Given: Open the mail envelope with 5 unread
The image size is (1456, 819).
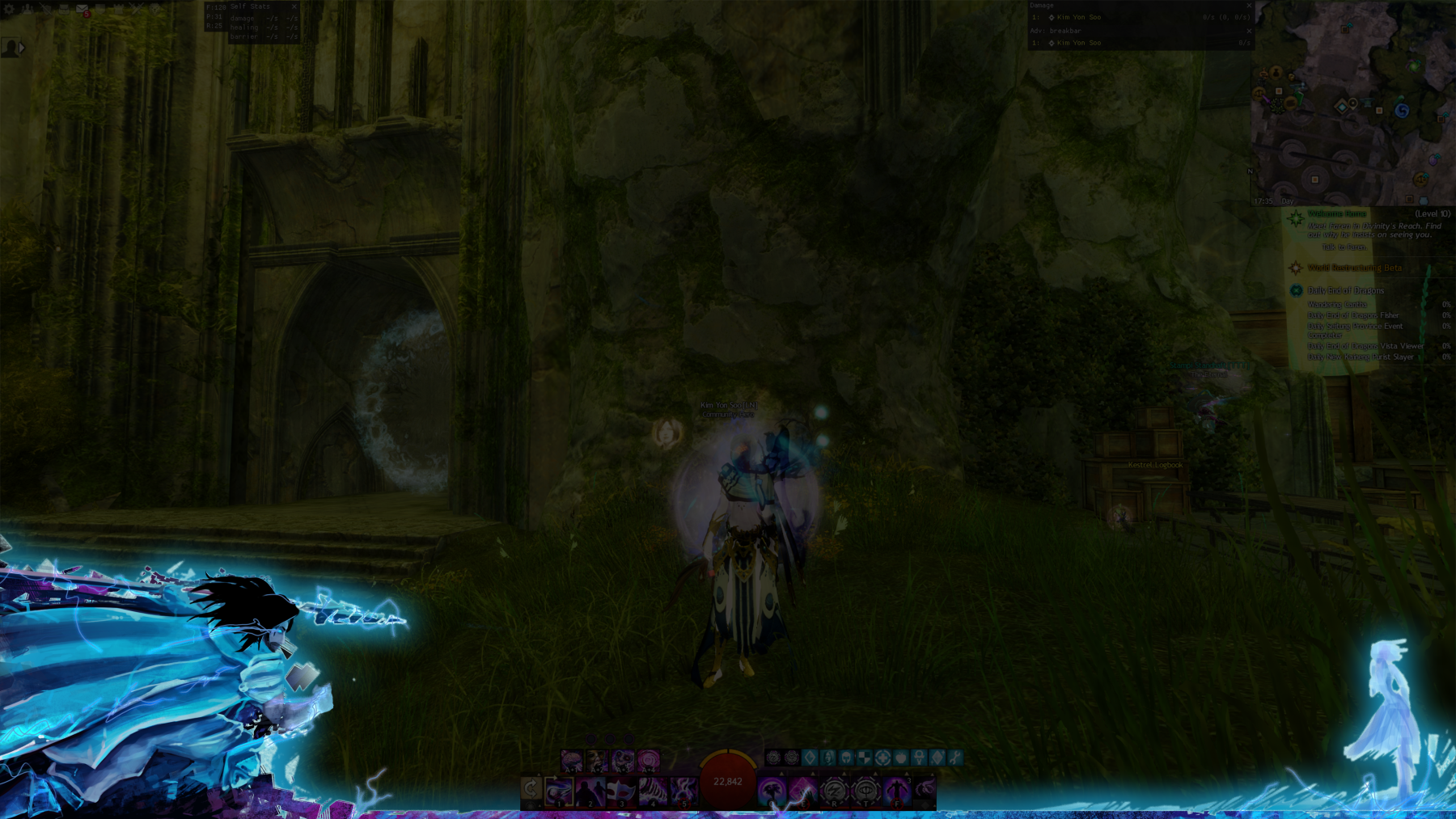Looking at the screenshot, I should click(82, 9).
